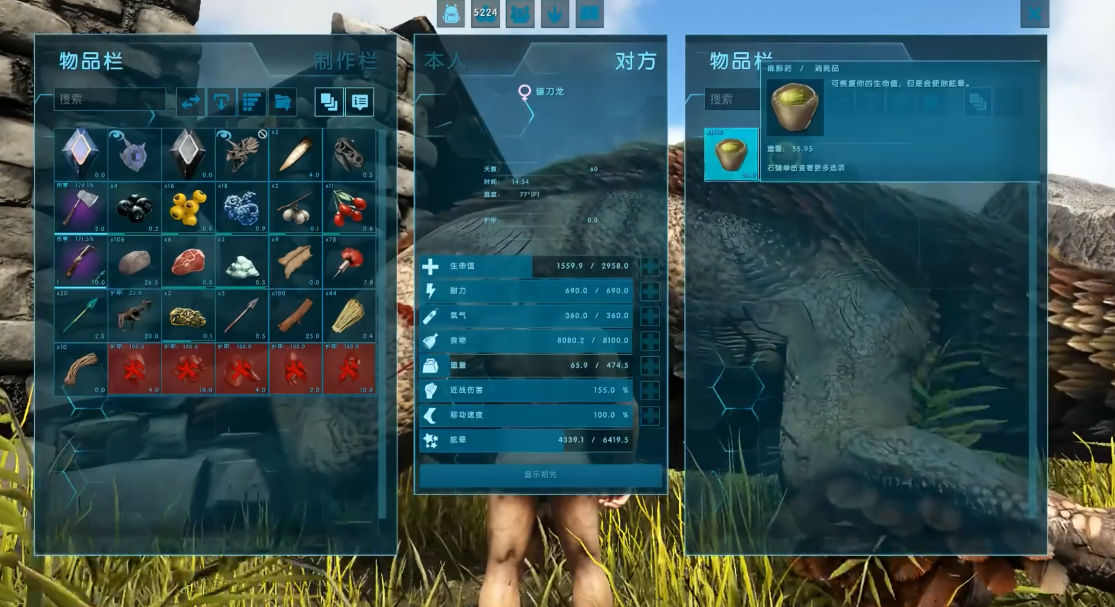Select the narcotic bowl in the right inventory
This screenshot has height=607, width=1115.
click(731, 155)
